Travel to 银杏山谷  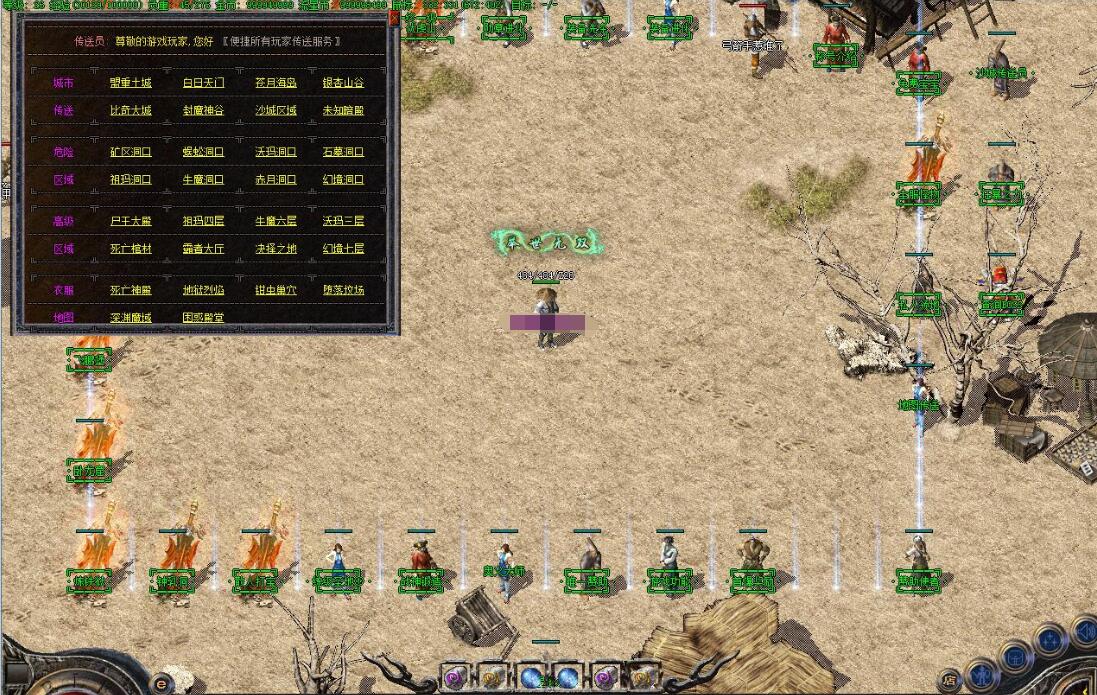343,83
